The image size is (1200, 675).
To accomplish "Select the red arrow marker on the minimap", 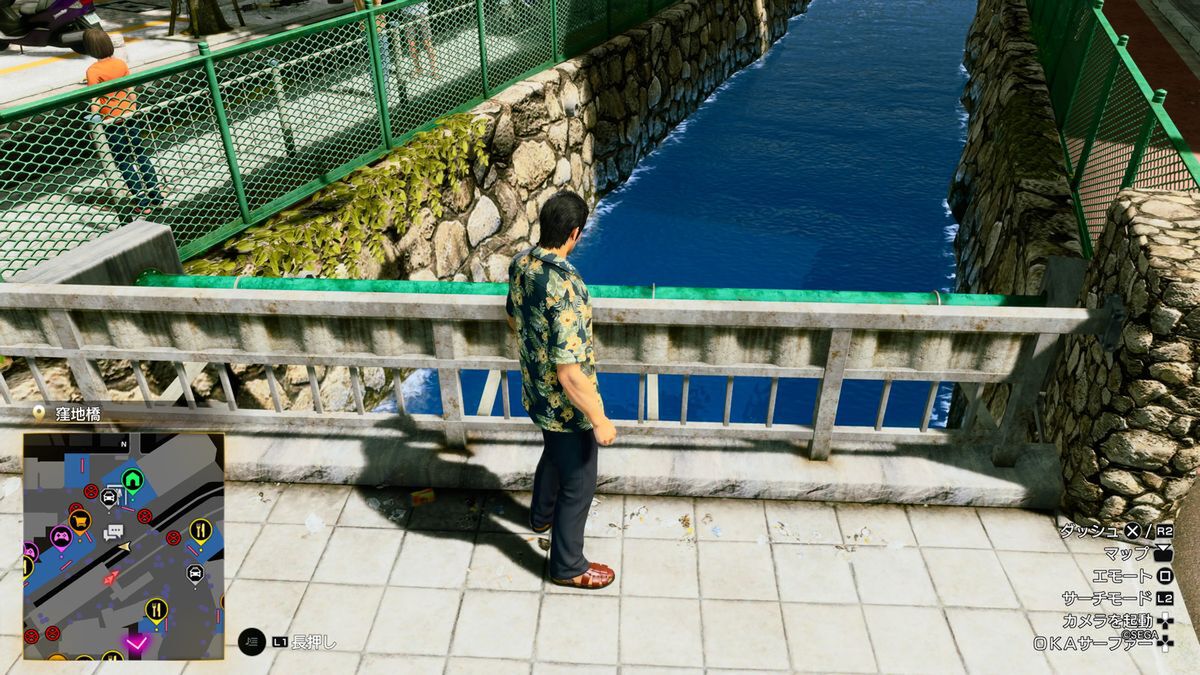I will pos(111,578).
